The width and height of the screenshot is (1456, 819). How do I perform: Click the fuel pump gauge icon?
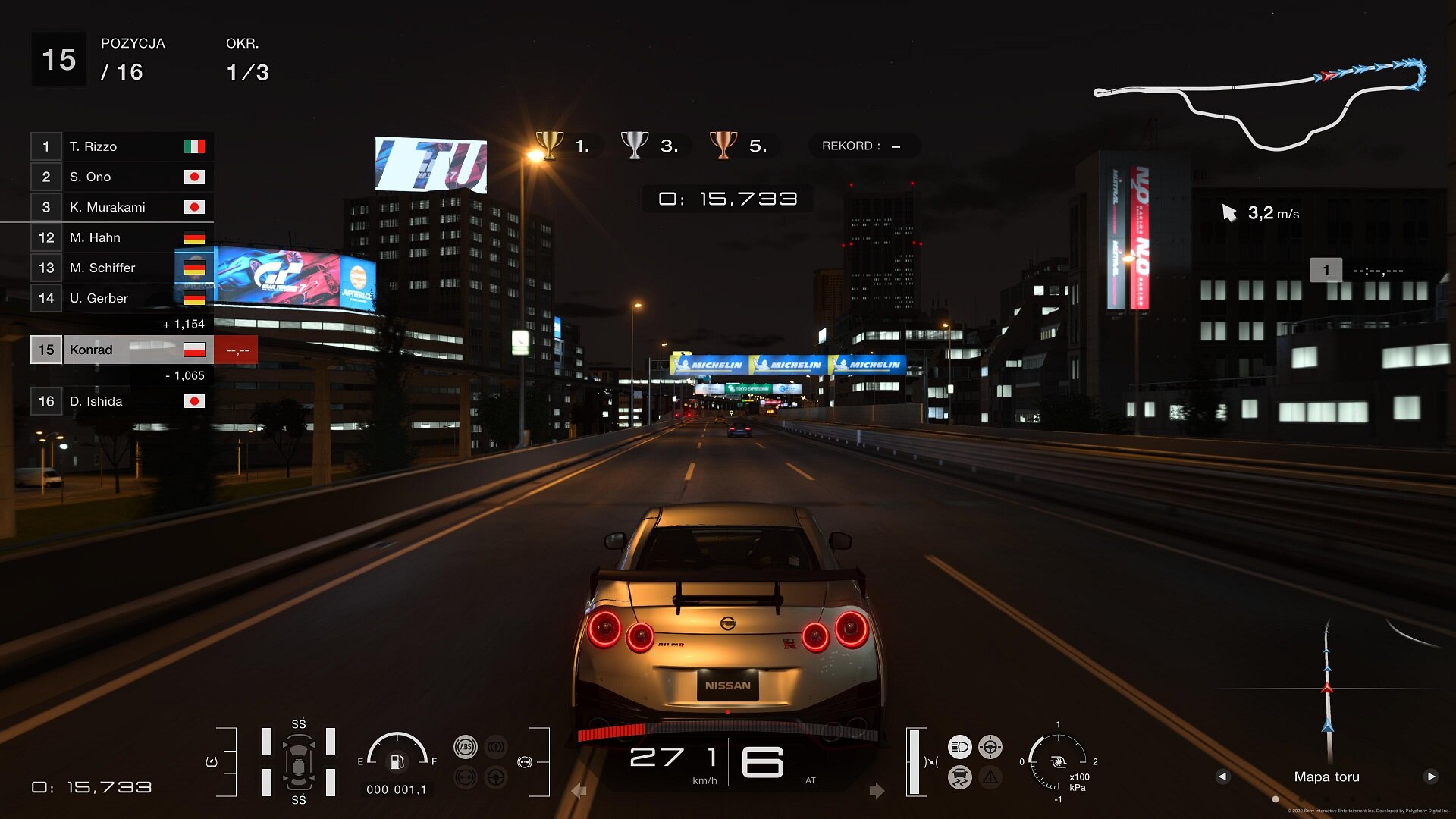click(397, 761)
